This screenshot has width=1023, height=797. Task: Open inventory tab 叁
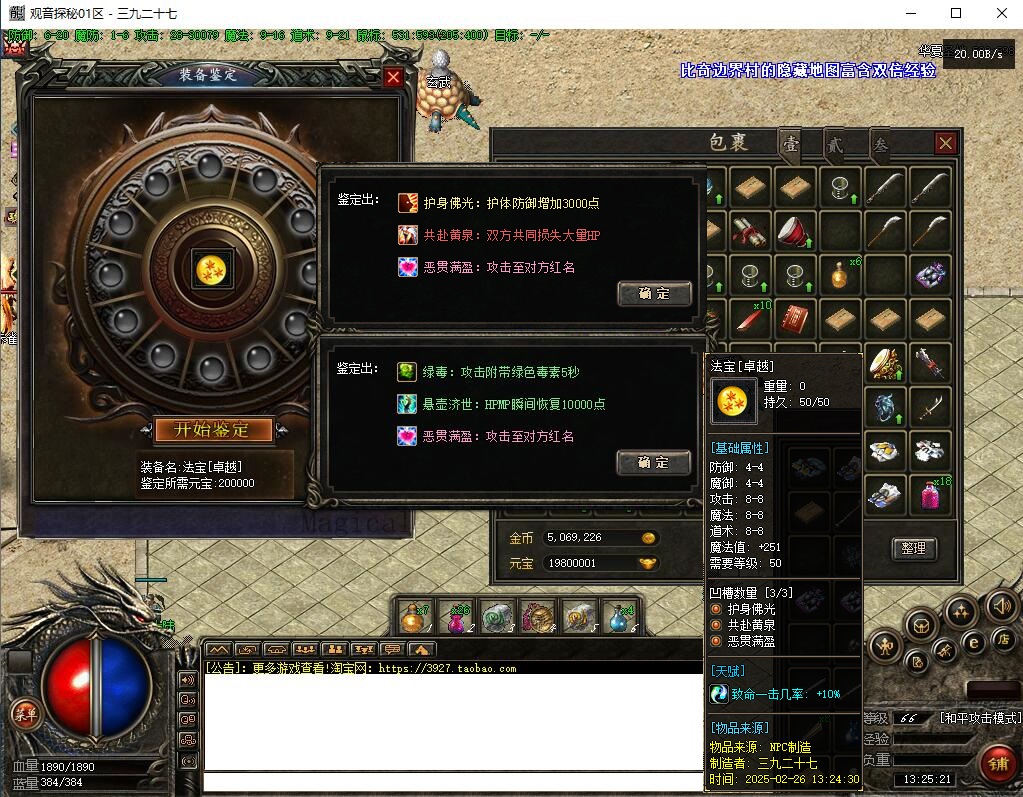click(x=880, y=144)
